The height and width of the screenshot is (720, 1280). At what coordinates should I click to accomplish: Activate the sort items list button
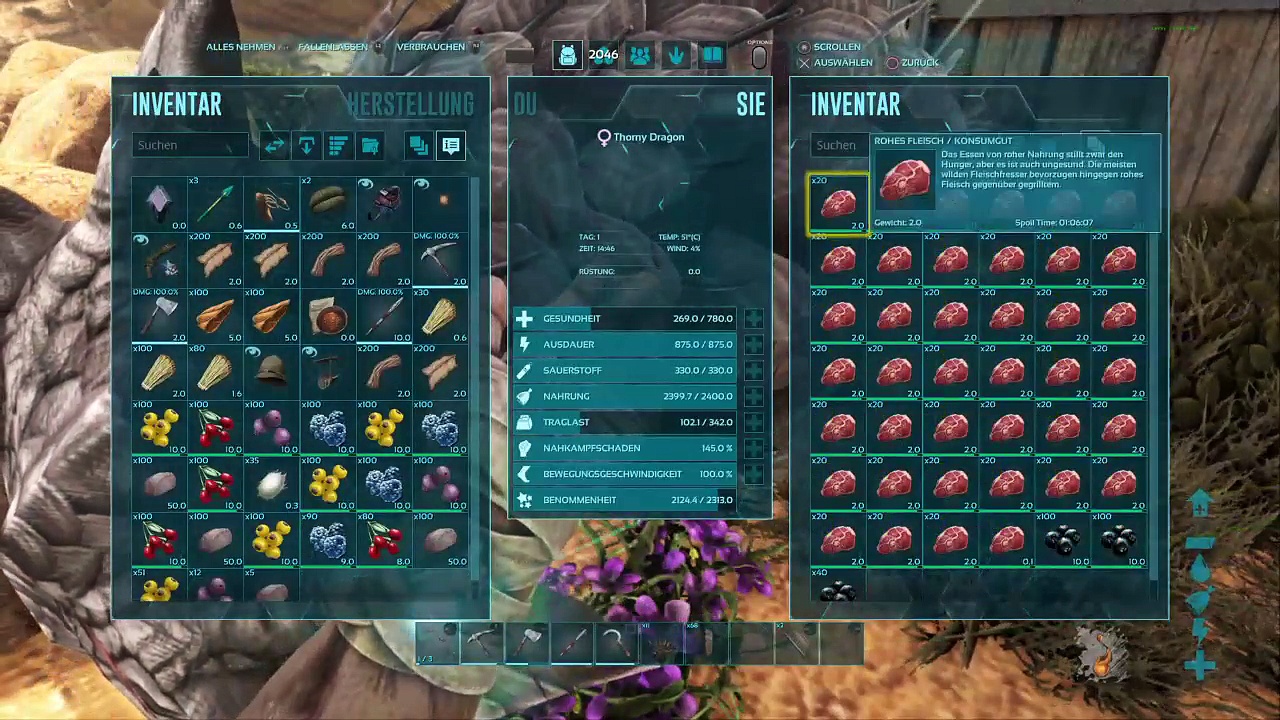coord(338,146)
